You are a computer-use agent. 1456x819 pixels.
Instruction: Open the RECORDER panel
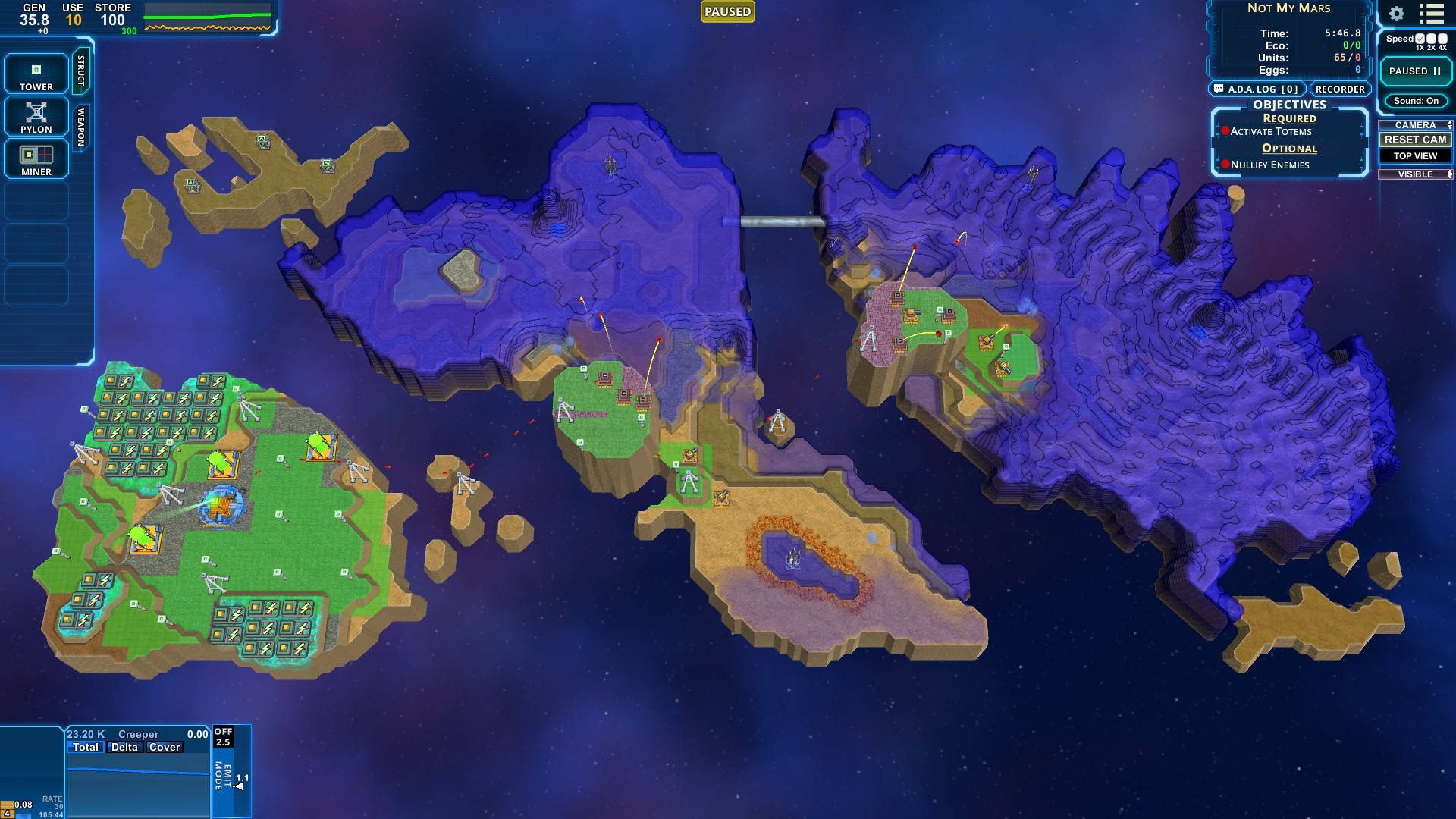click(1340, 89)
